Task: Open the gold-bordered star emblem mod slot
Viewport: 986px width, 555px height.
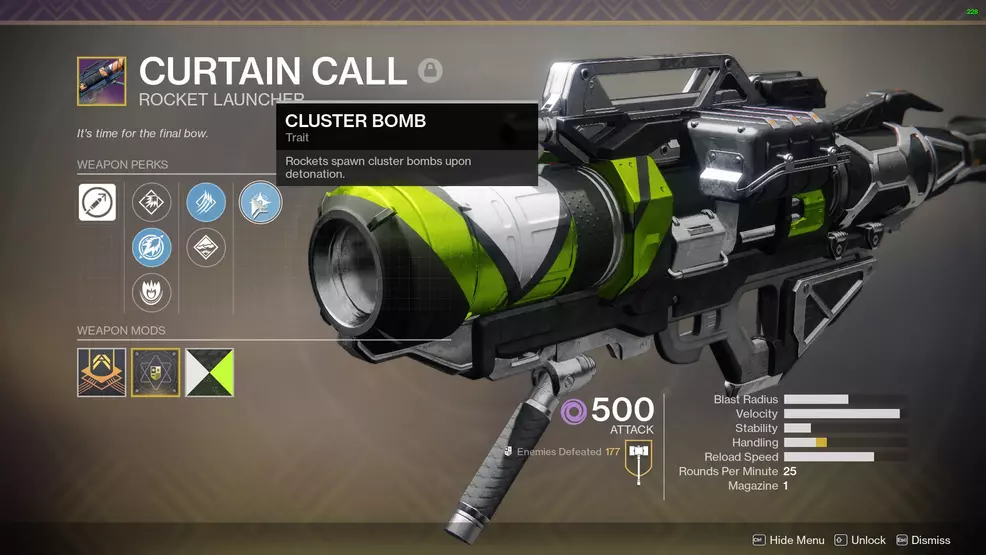Action: [156, 373]
